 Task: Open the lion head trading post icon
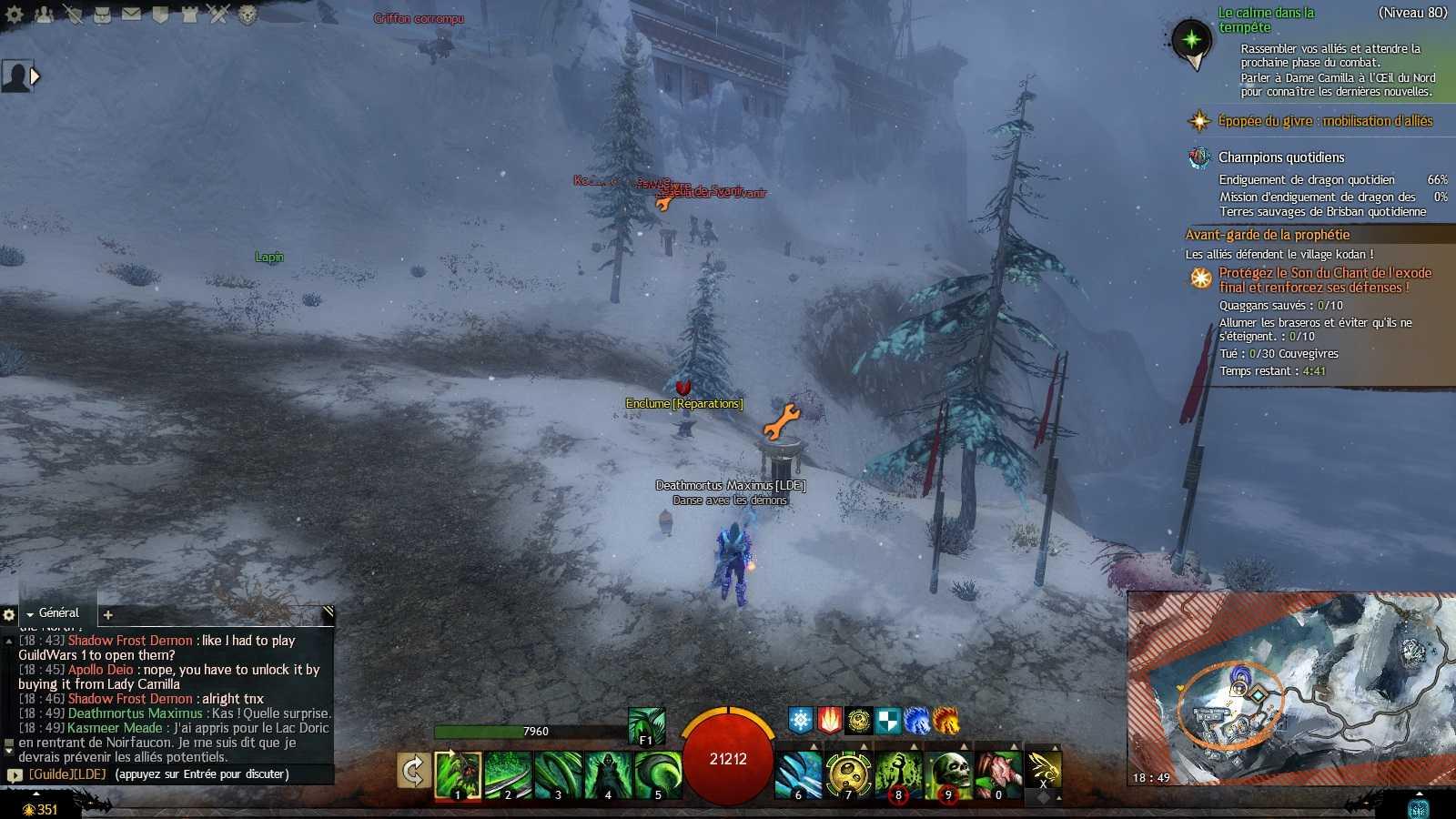pyautogui.click(x=247, y=14)
